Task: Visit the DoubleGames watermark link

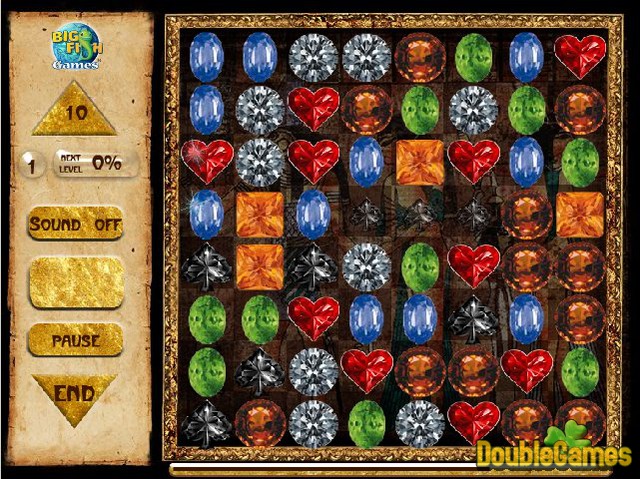Action: pyautogui.click(x=553, y=453)
